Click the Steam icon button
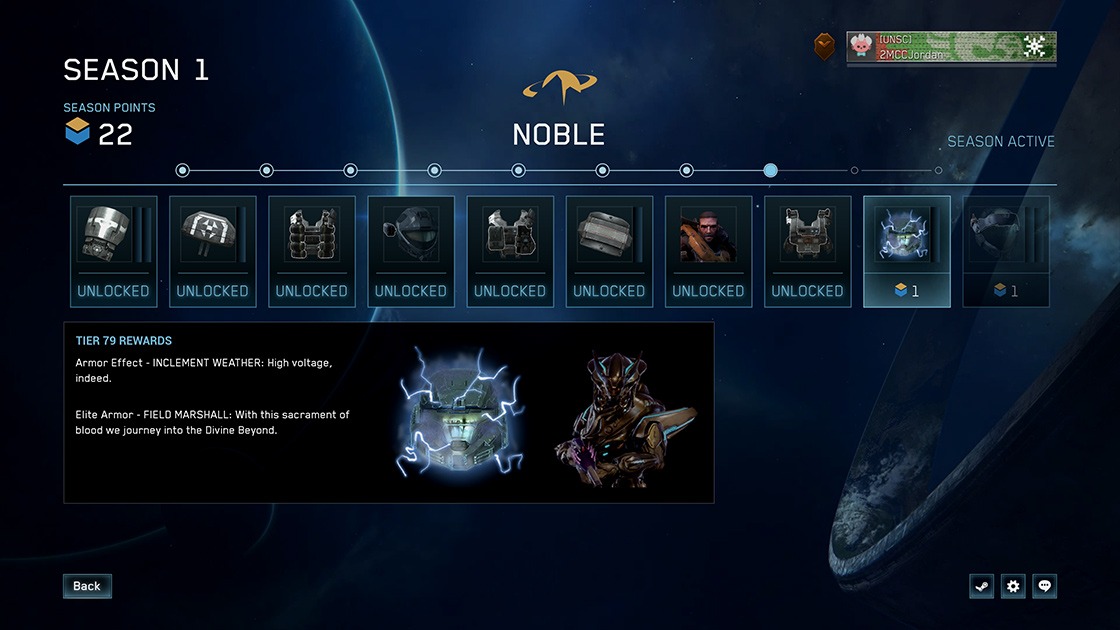Image resolution: width=1120 pixels, height=630 pixels. pyautogui.click(x=981, y=586)
